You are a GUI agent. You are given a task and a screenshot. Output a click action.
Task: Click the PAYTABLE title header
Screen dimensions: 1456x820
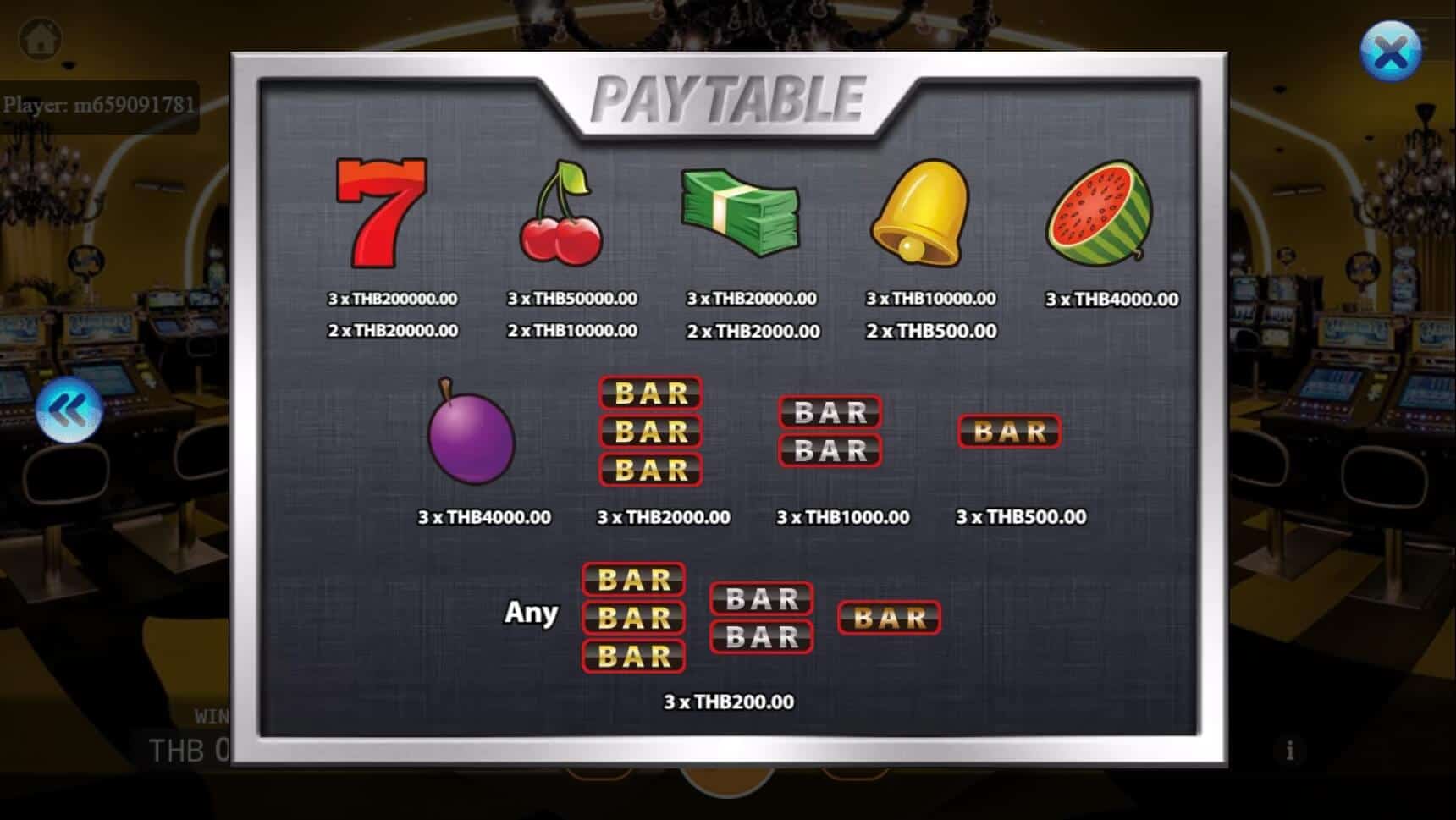pos(732,97)
